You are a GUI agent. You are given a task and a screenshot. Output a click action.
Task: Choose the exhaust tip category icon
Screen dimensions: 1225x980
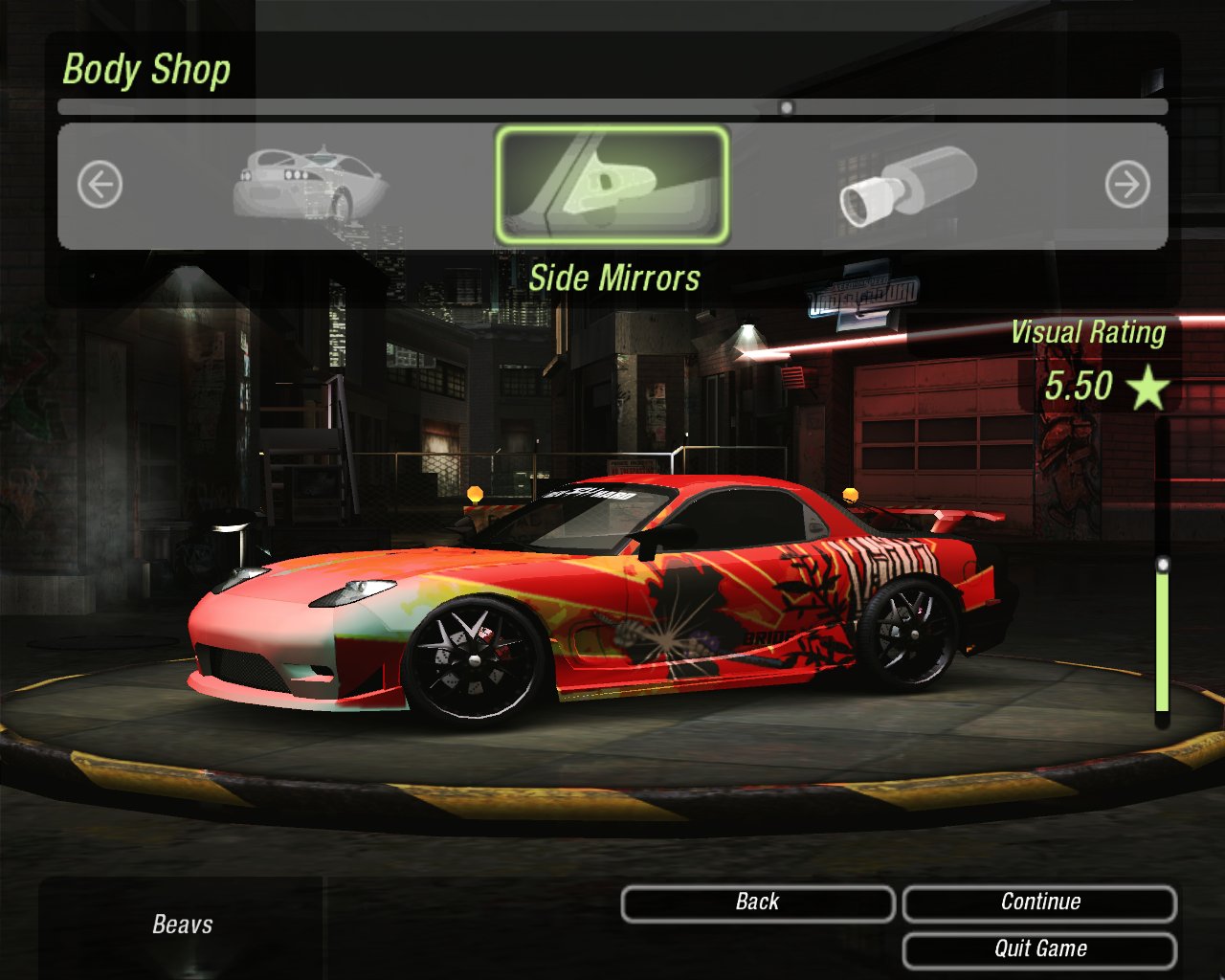(906, 187)
